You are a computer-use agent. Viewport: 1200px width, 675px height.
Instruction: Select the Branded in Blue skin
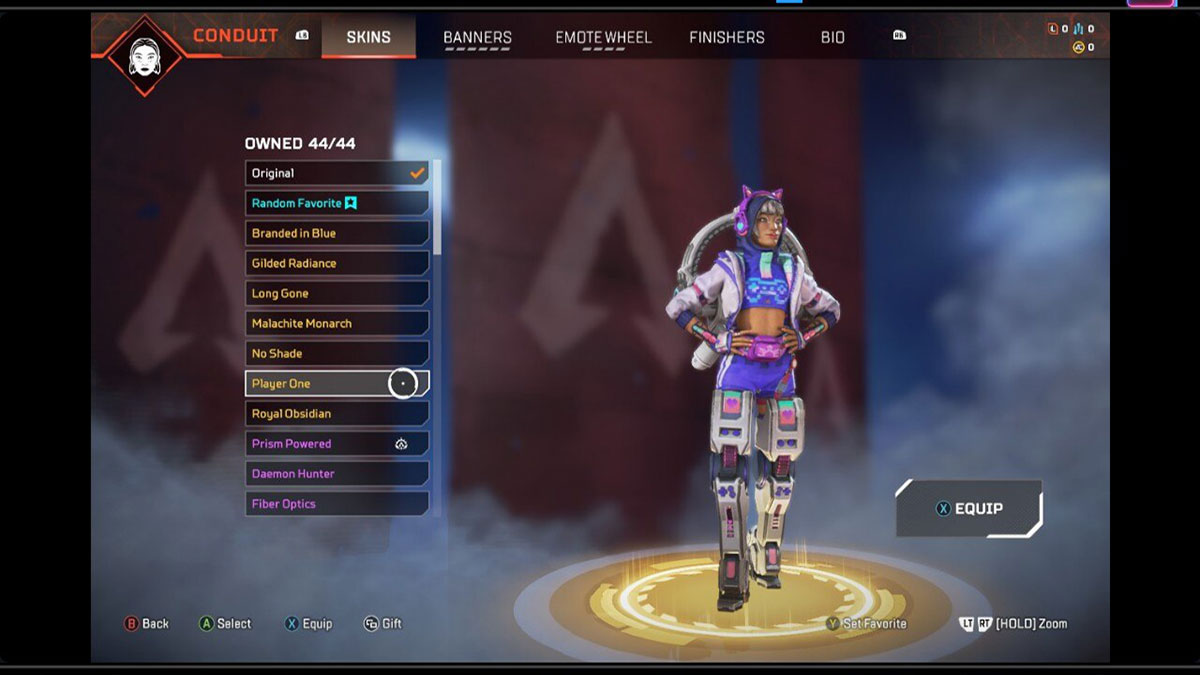point(337,233)
